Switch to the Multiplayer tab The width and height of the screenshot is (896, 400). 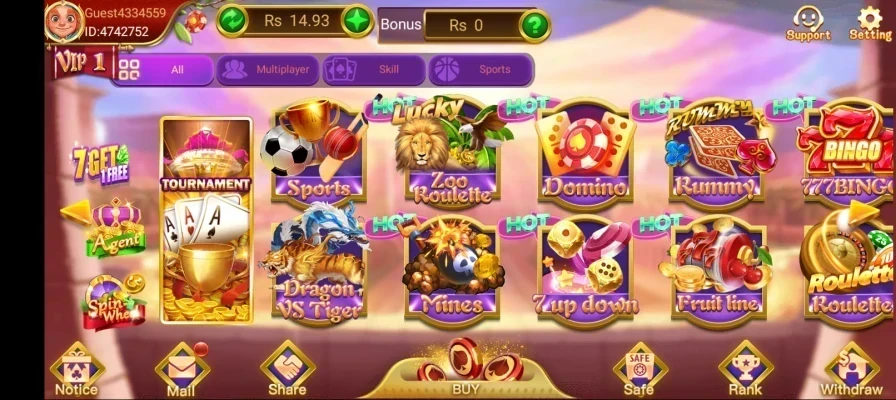pos(268,70)
